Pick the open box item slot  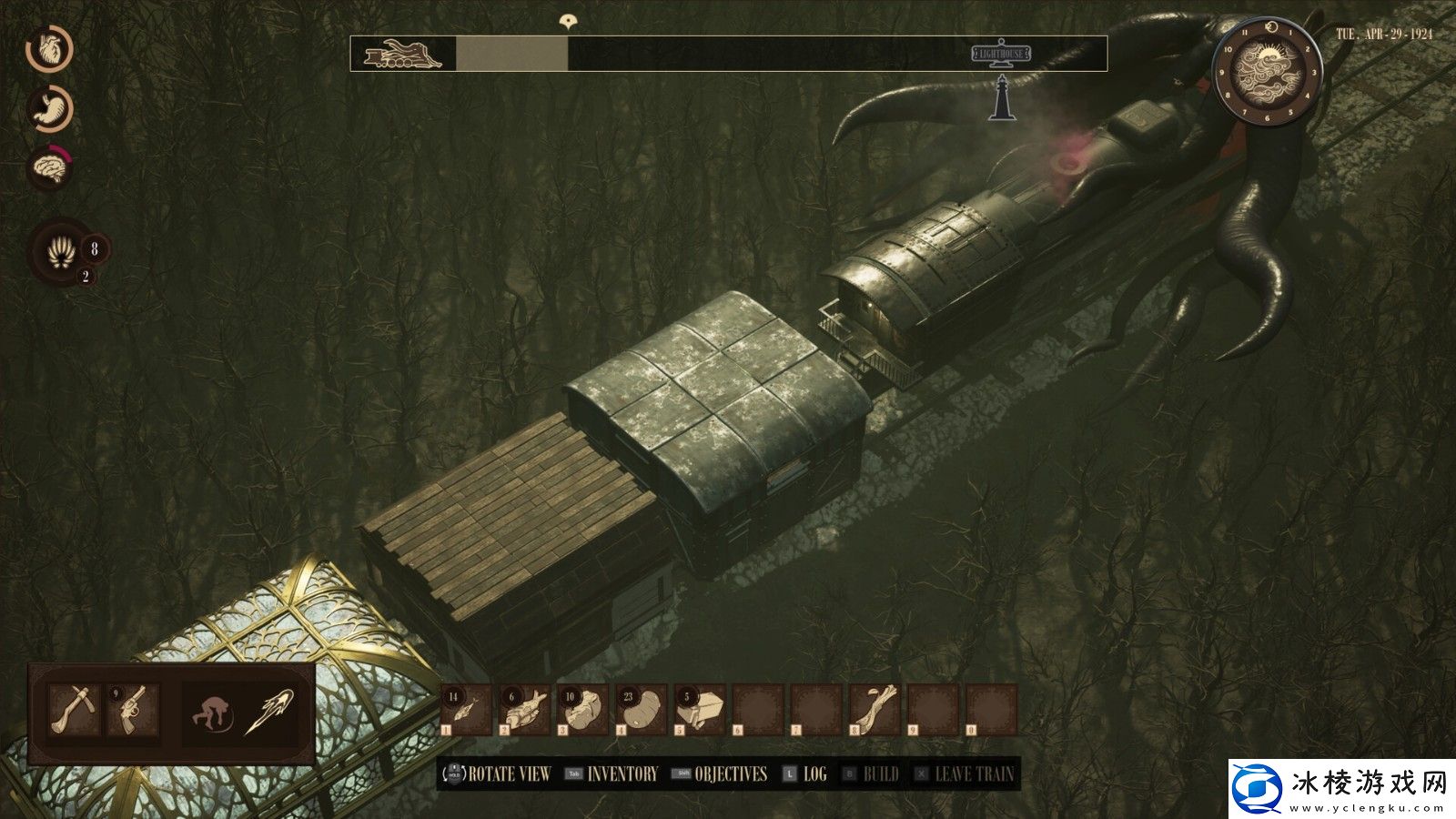coord(701,710)
